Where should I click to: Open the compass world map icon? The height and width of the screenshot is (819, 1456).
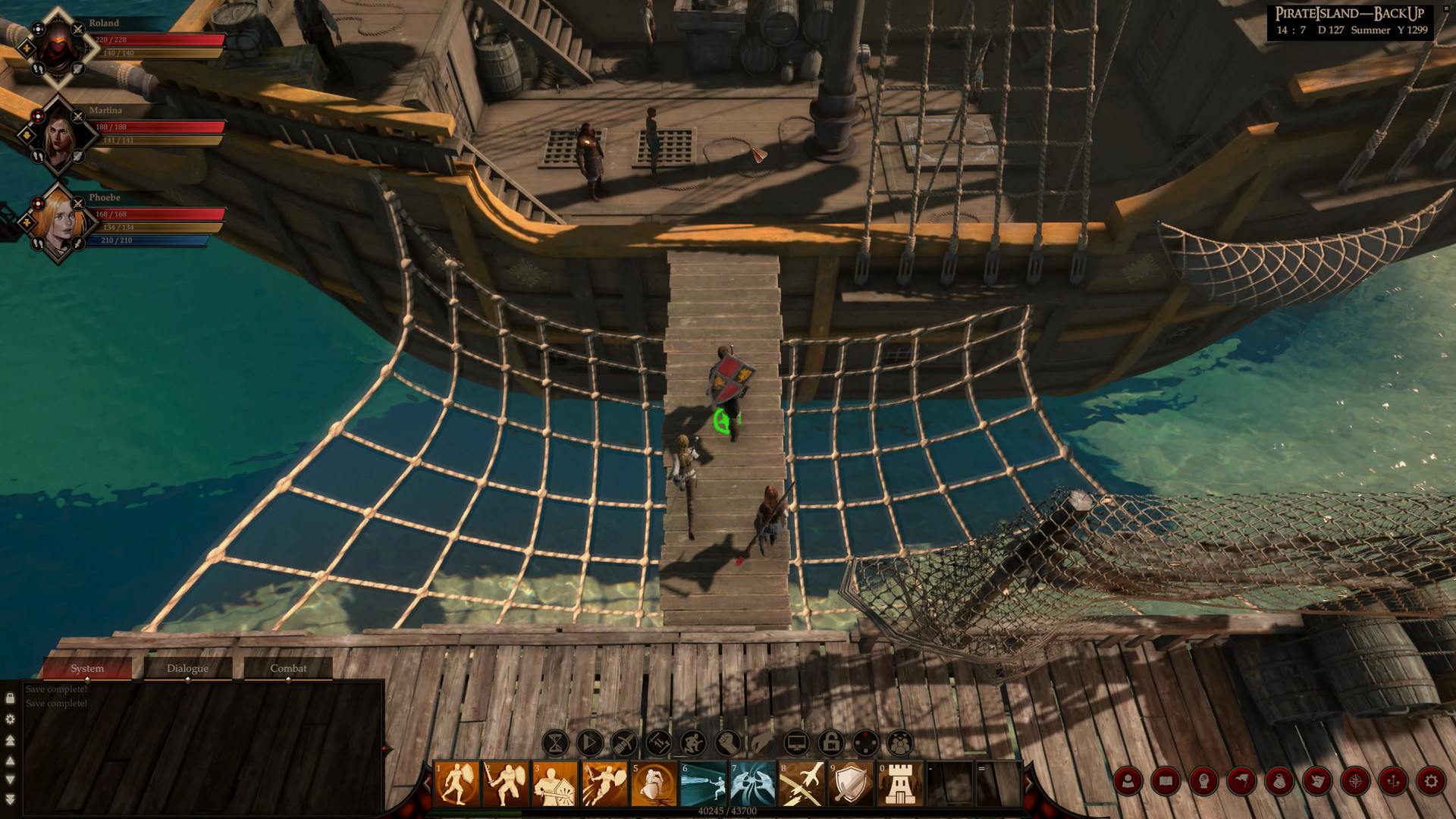1355,780
